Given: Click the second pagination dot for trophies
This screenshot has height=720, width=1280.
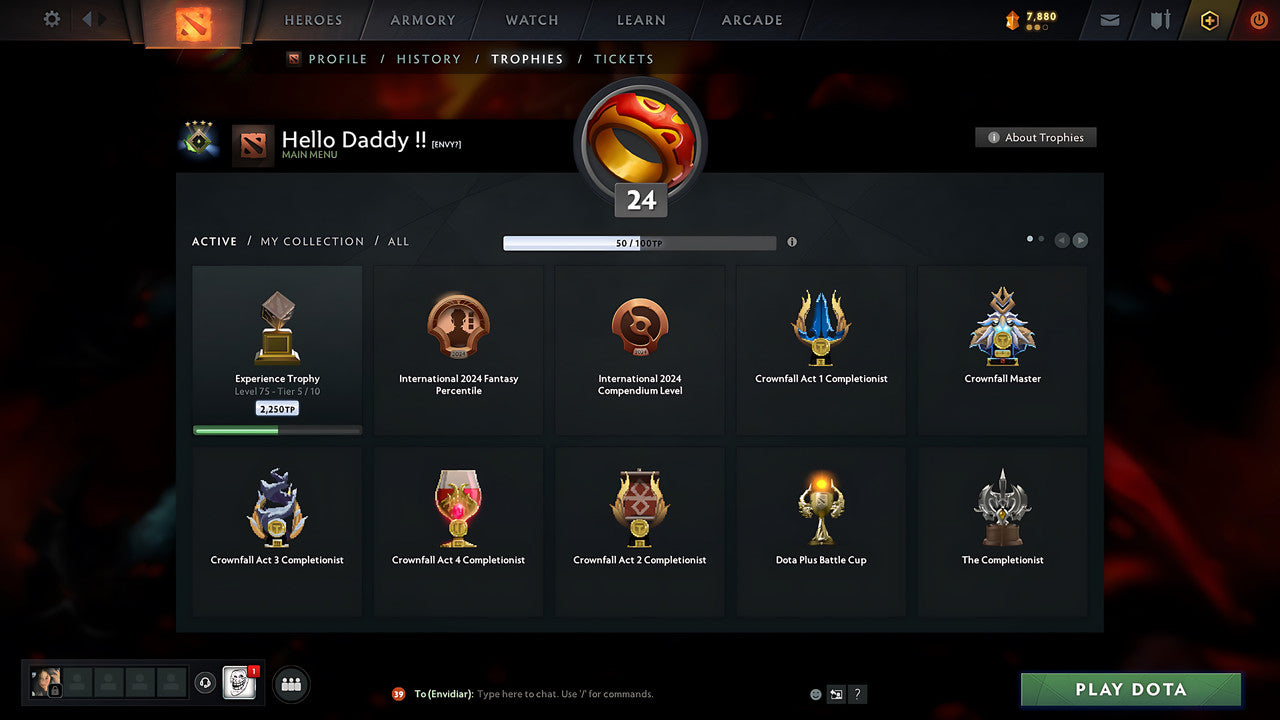Looking at the screenshot, I should (x=1043, y=239).
